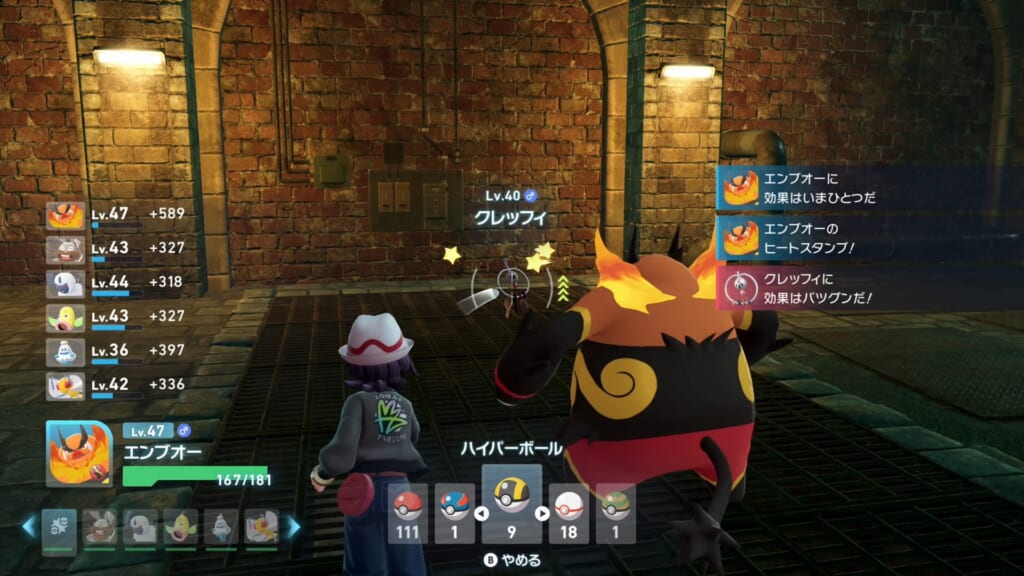Click the blue left arrow of party bar
Viewport: 1024px width, 576px height.
(x=28, y=527)
